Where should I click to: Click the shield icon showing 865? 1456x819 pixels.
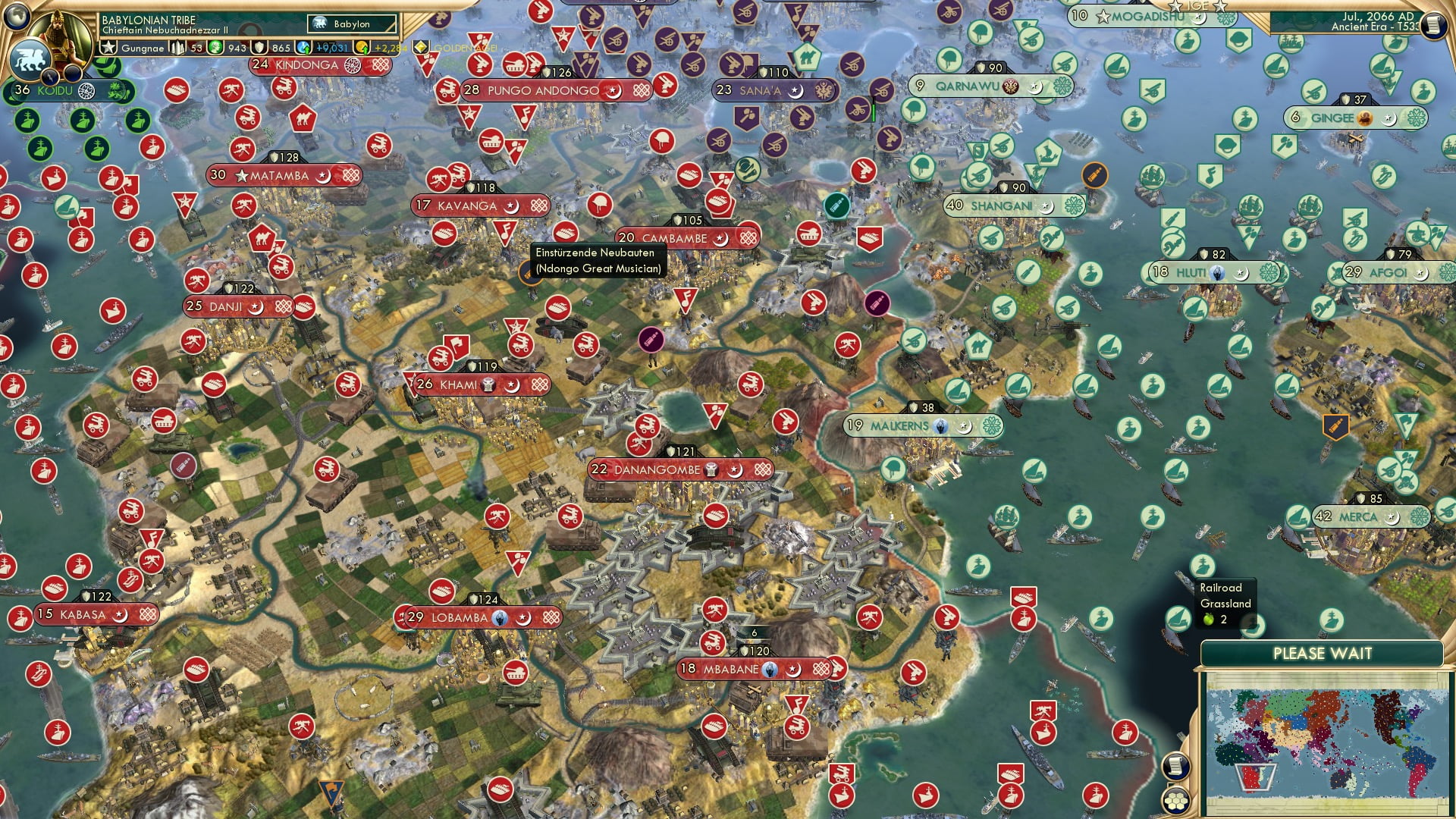259,46
